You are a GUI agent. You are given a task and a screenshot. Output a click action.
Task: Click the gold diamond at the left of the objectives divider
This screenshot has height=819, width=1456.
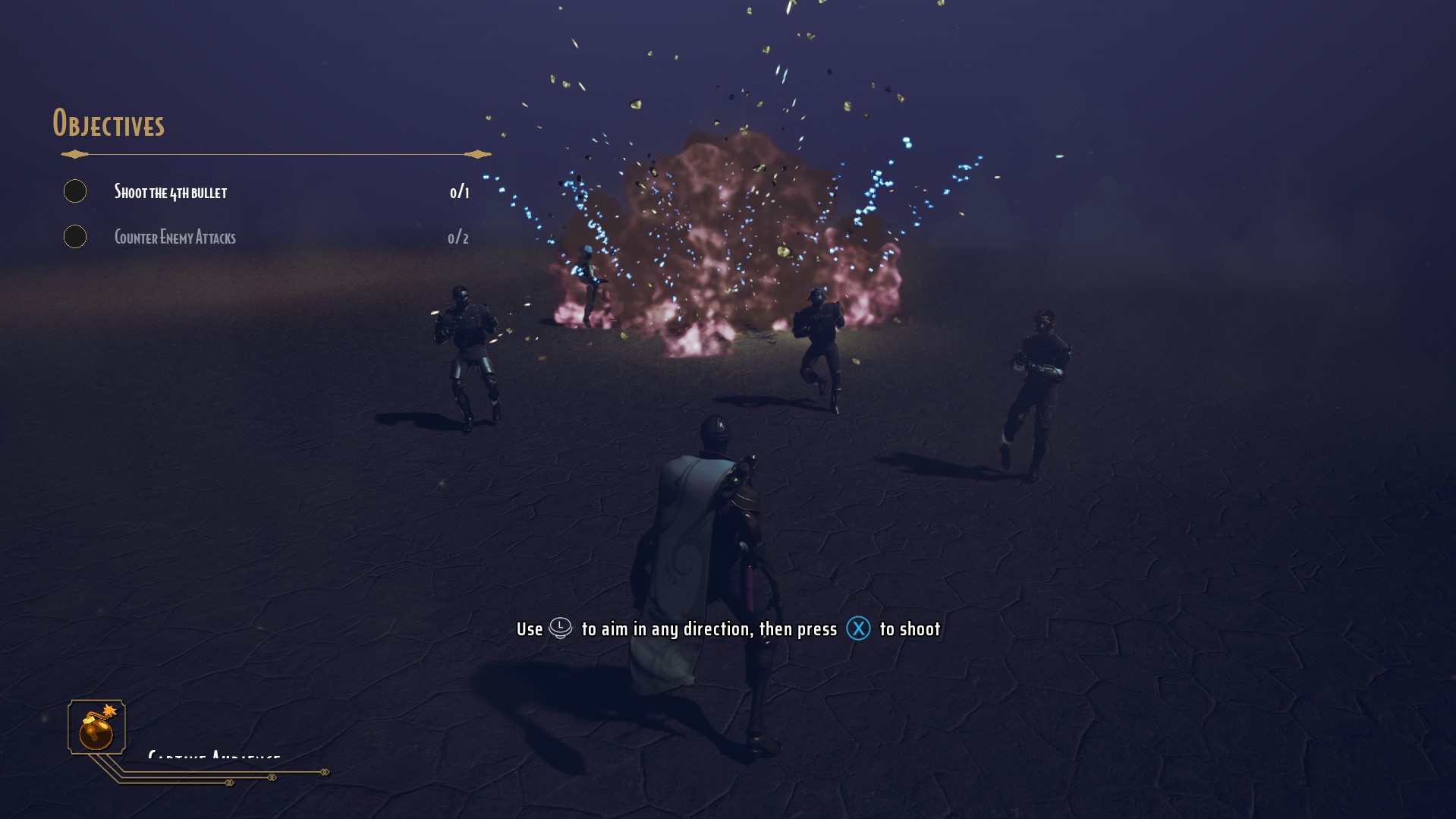[x=72, y=153]
